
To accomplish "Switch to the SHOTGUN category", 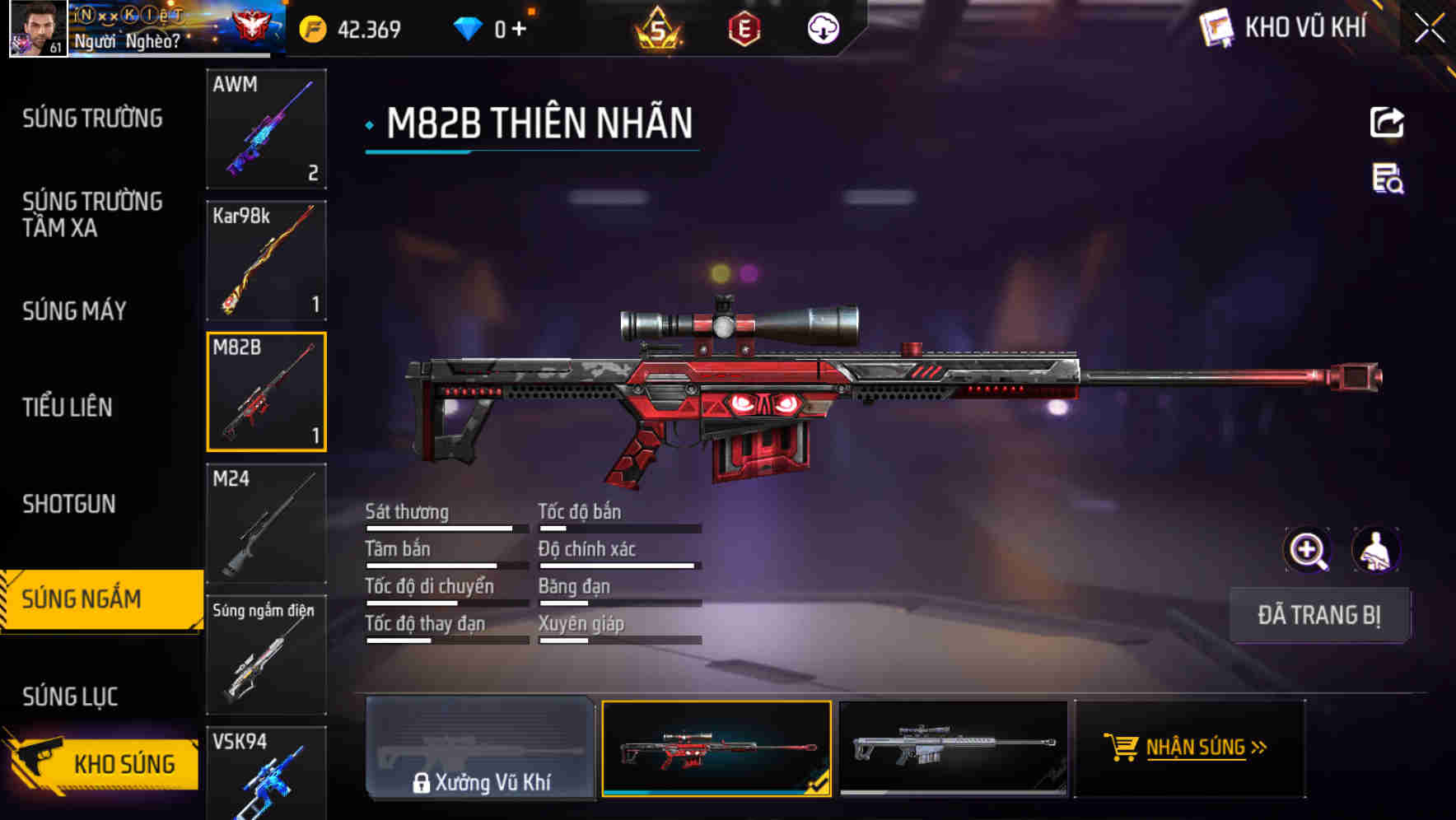I will tap(70, 503).
